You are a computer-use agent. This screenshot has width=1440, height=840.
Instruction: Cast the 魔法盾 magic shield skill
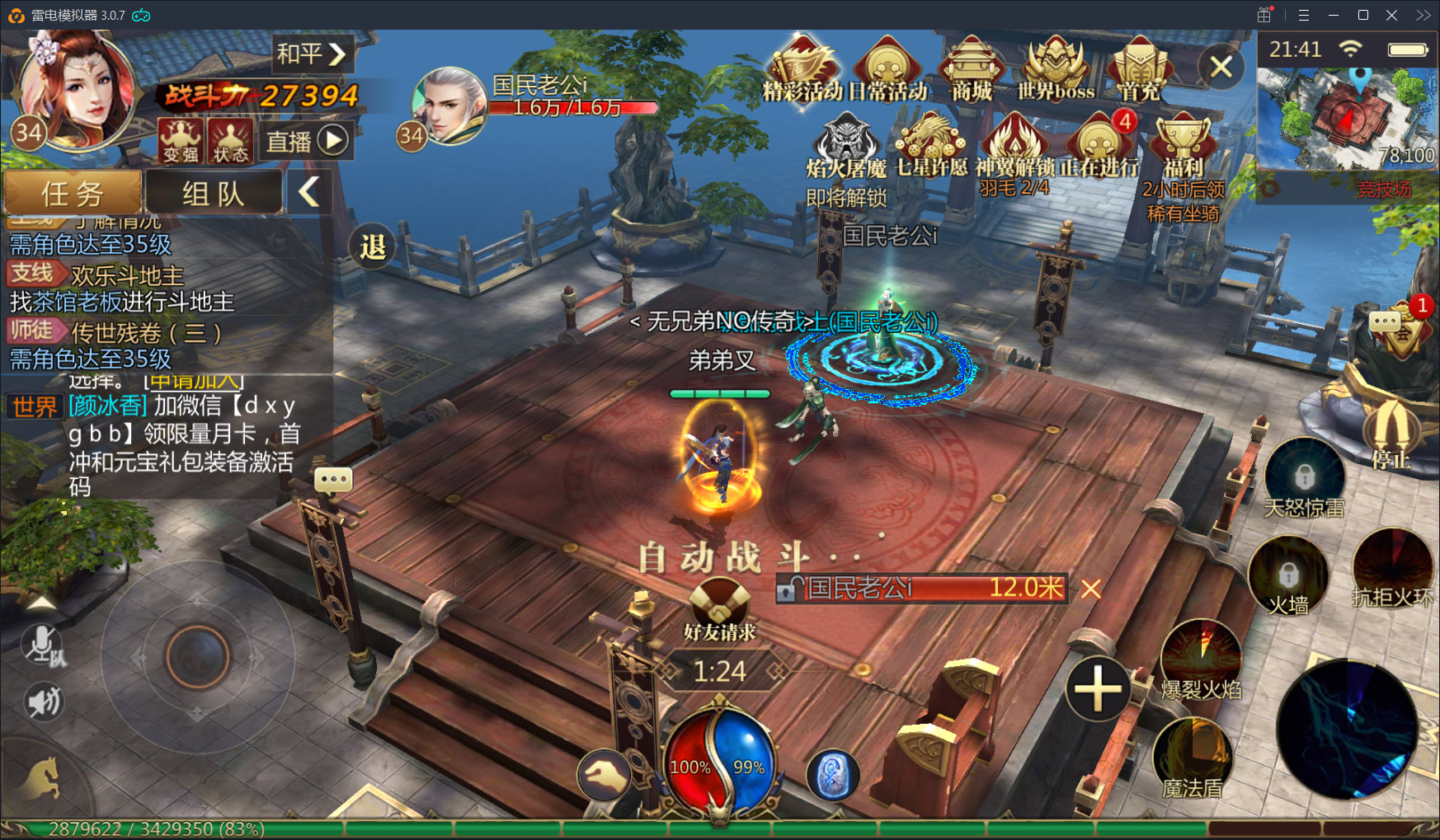point(1193,758)
